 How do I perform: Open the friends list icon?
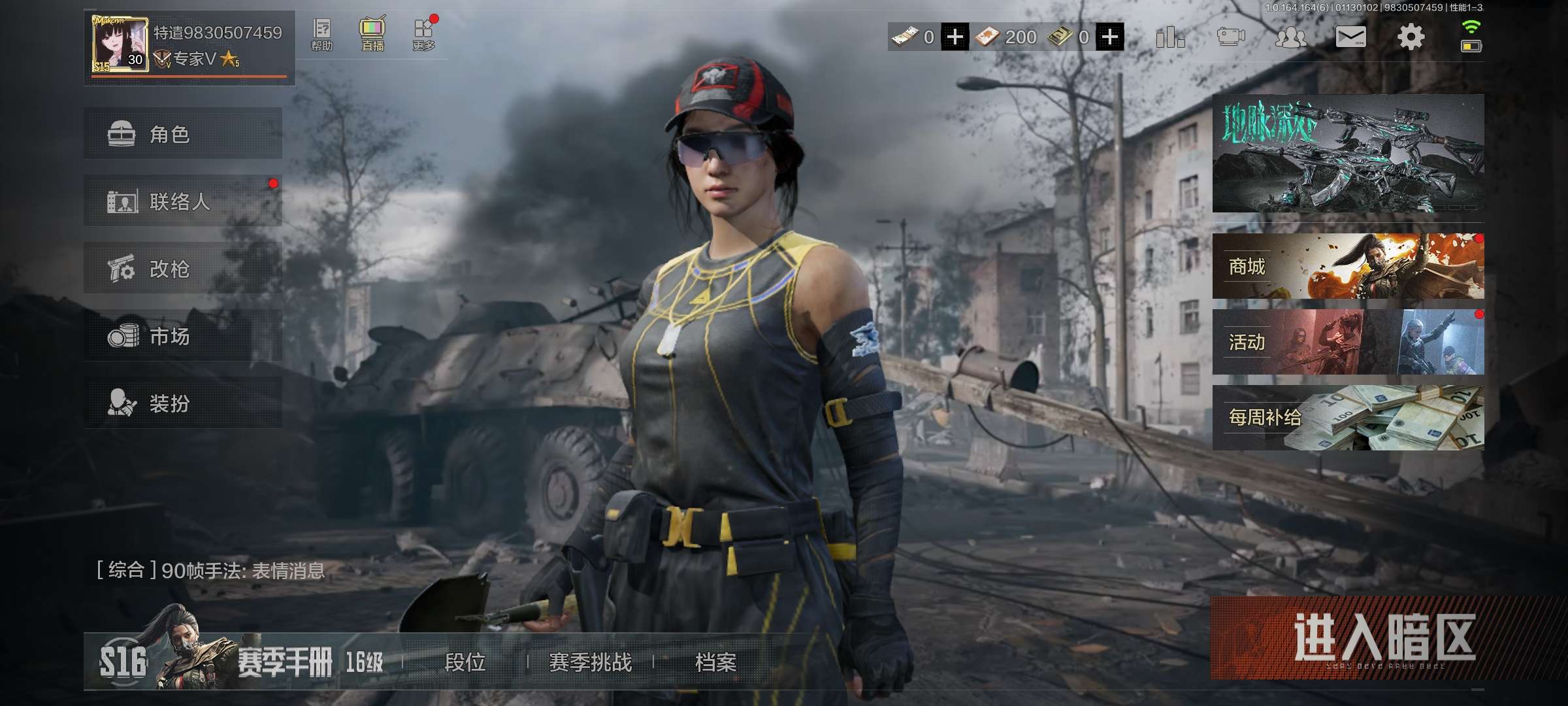pyautogui.click(x=1290, y=37)
